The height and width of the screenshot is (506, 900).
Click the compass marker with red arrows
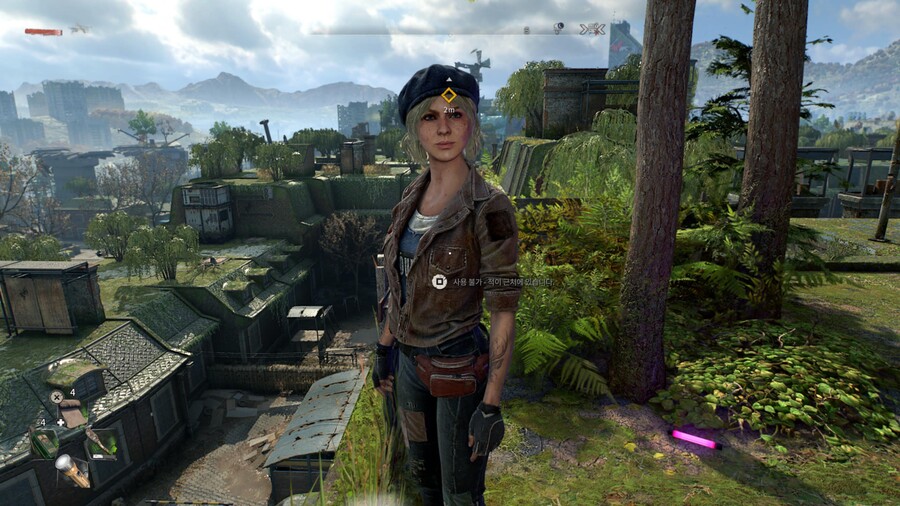coord(593,29)
